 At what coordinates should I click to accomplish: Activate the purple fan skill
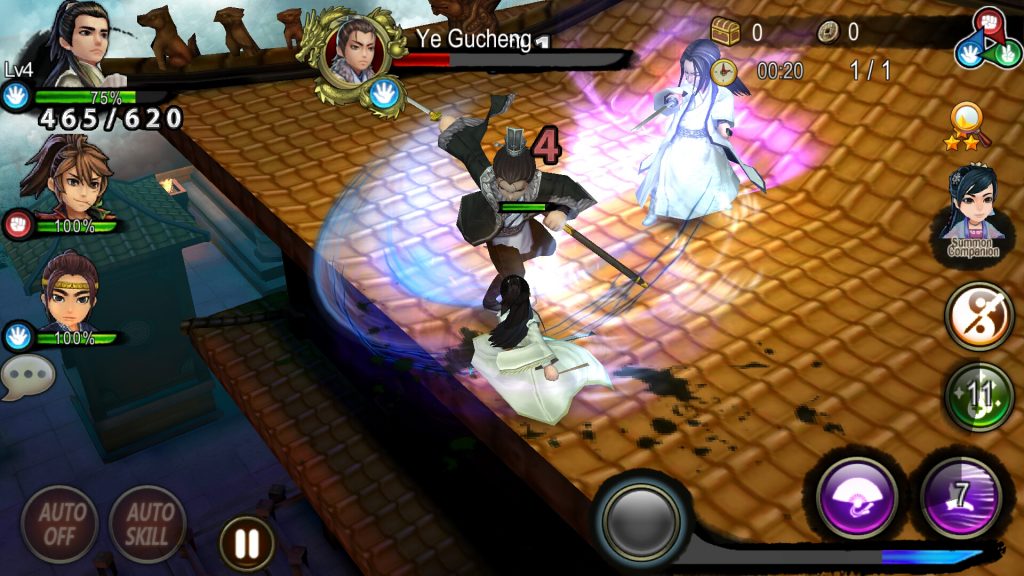[x=855, y=496]
